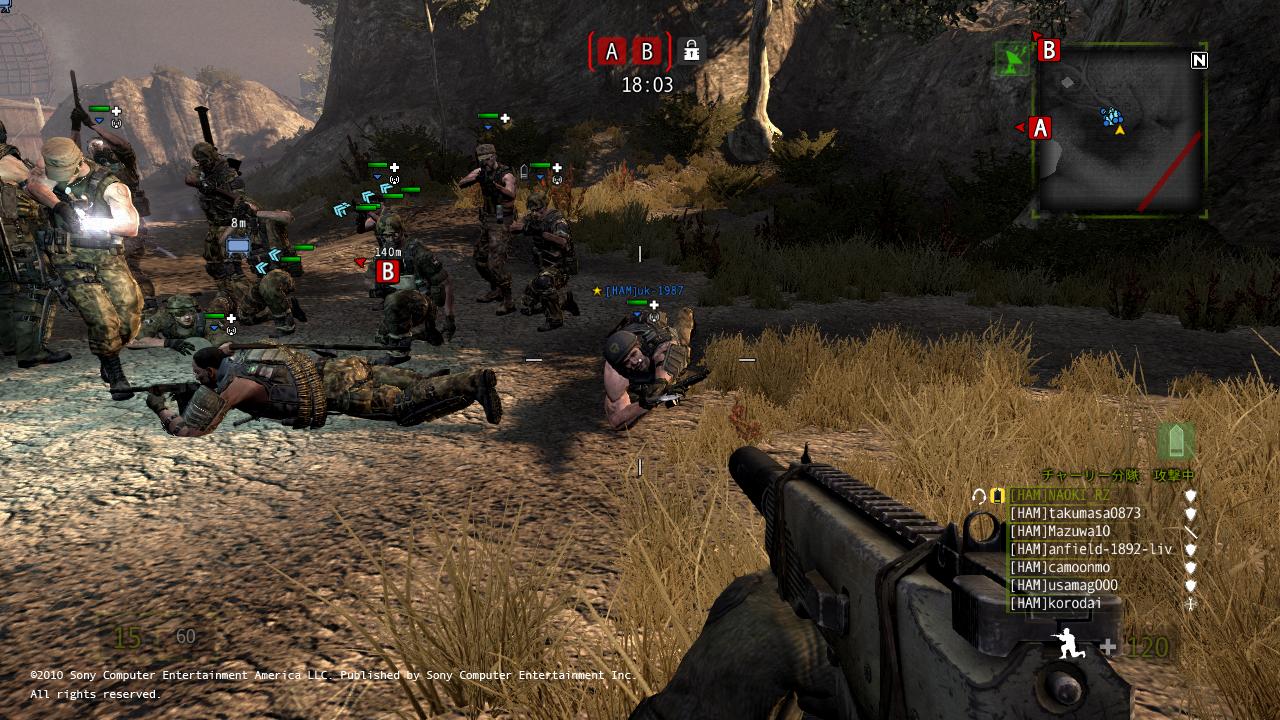Select objective B in the top objective tracker
The height and width of the screenshot is (720, 1280).
click(647, 51)
